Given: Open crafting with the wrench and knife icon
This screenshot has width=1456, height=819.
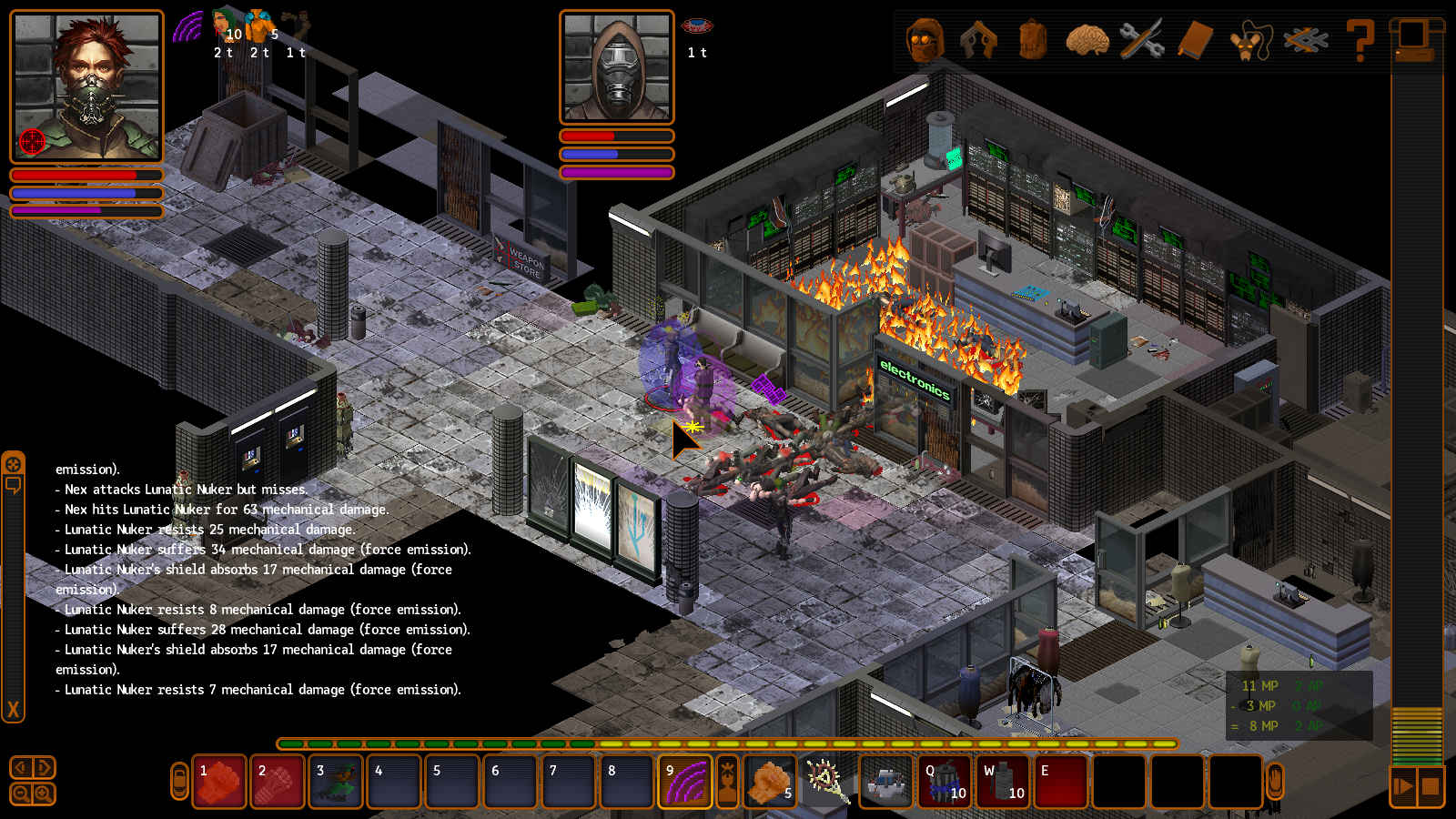Looking at the screenshot, I should (x=1141, y=40).
